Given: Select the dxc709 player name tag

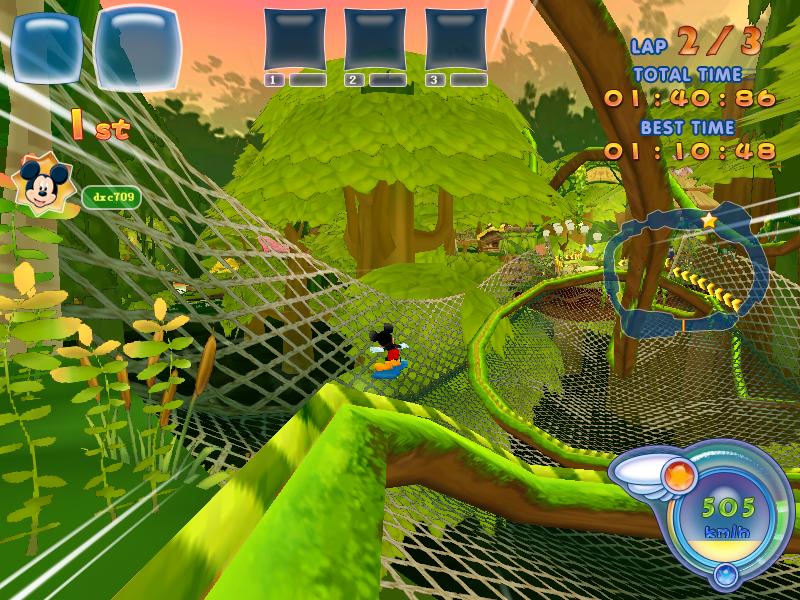Looking at the screenshot, I should (x=111, y=198).
